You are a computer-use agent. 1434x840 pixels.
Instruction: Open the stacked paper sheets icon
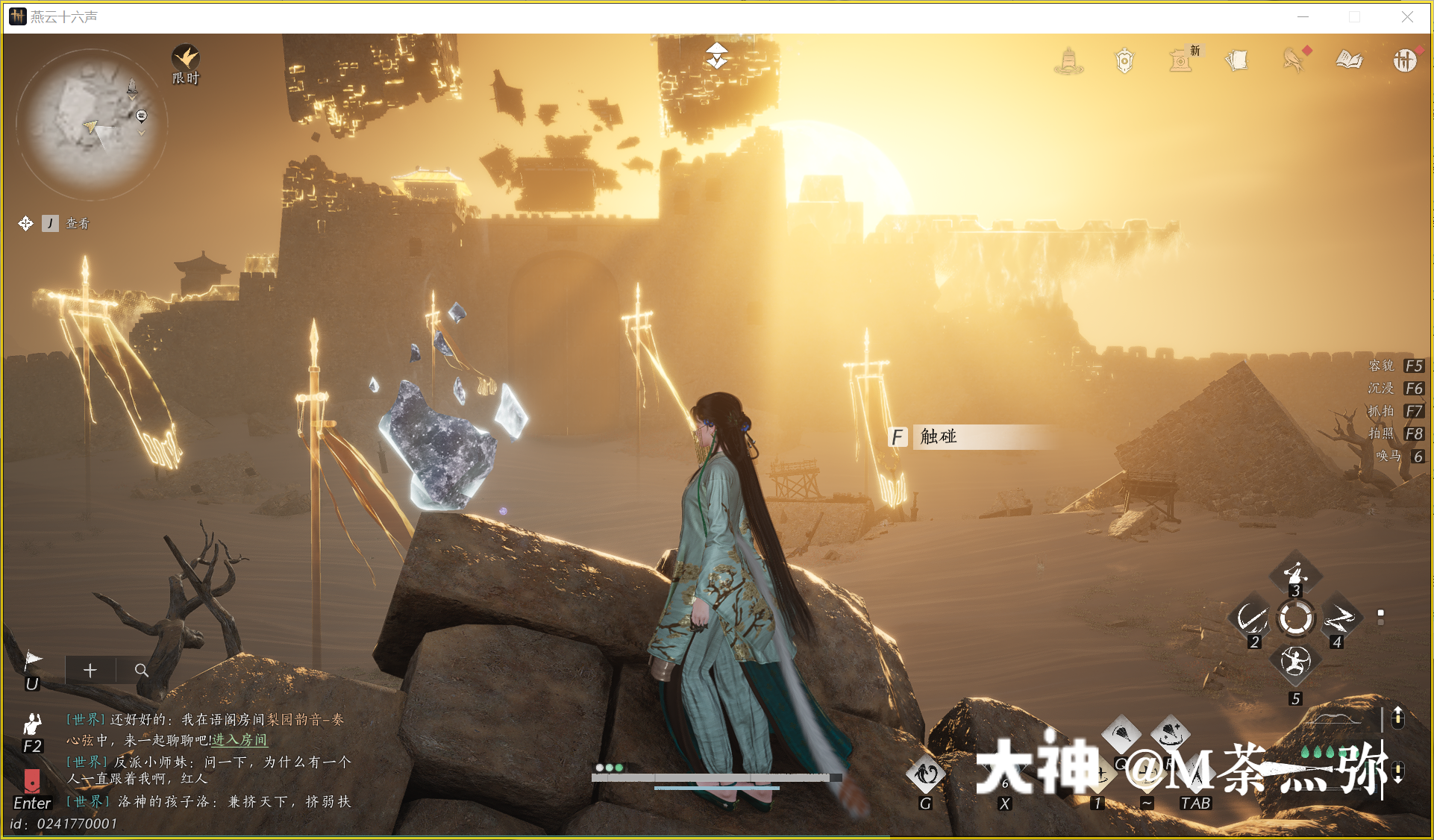tap(1236, 60)
